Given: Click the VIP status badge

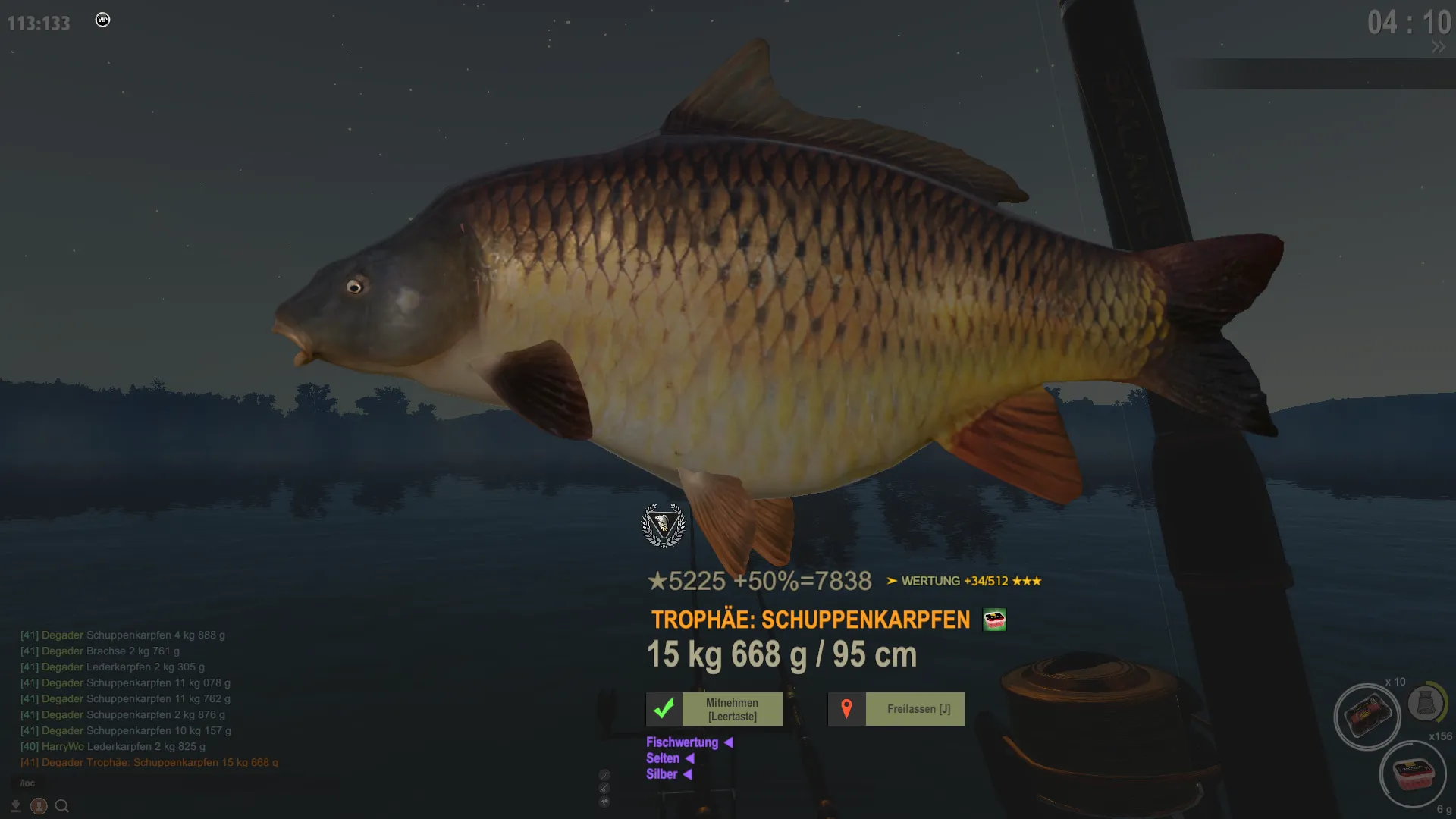Looking at the screenshot, I should [102, 20].
